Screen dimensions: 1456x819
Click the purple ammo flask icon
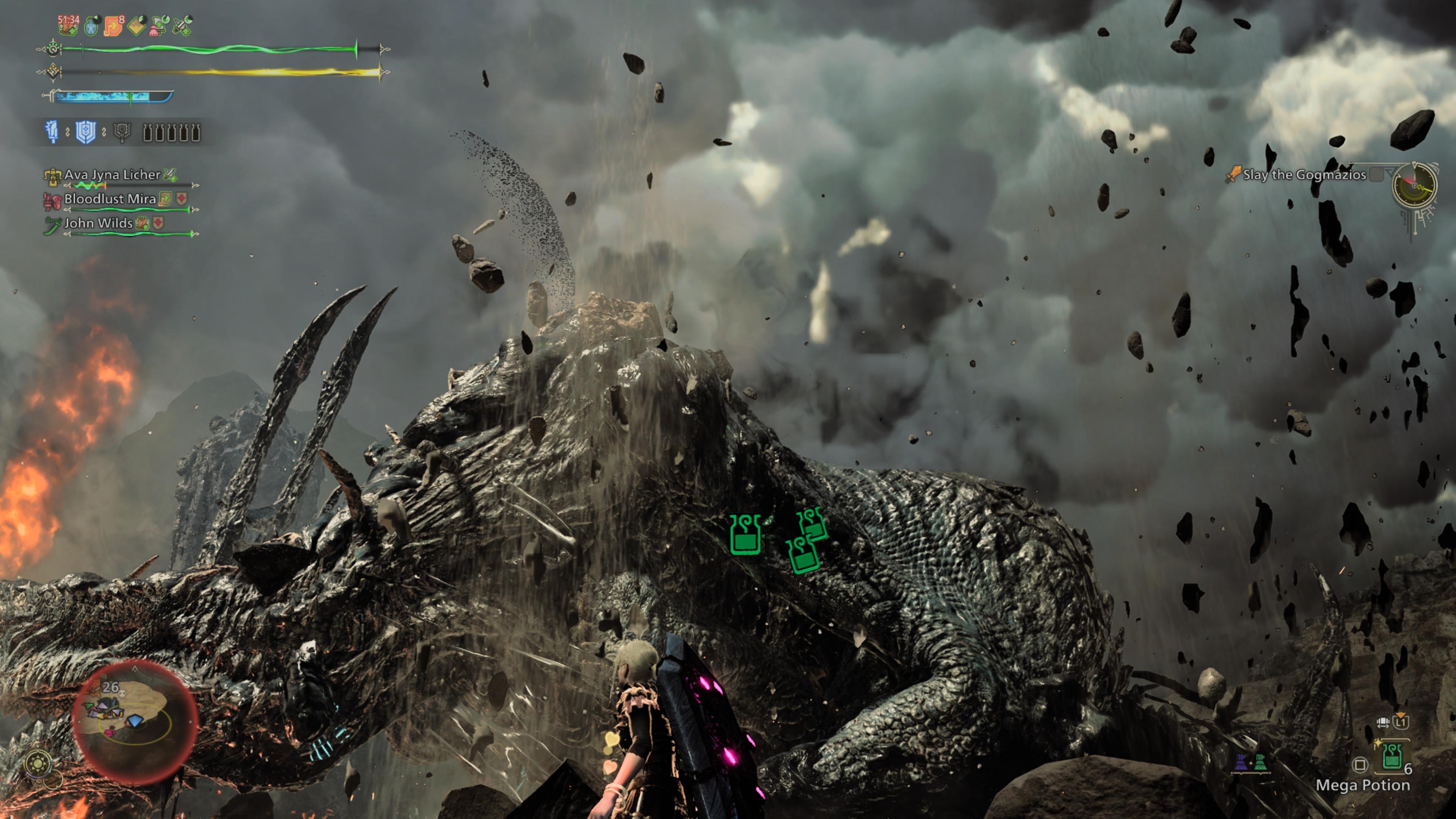pyautogui.click(x=1241, y=763)
